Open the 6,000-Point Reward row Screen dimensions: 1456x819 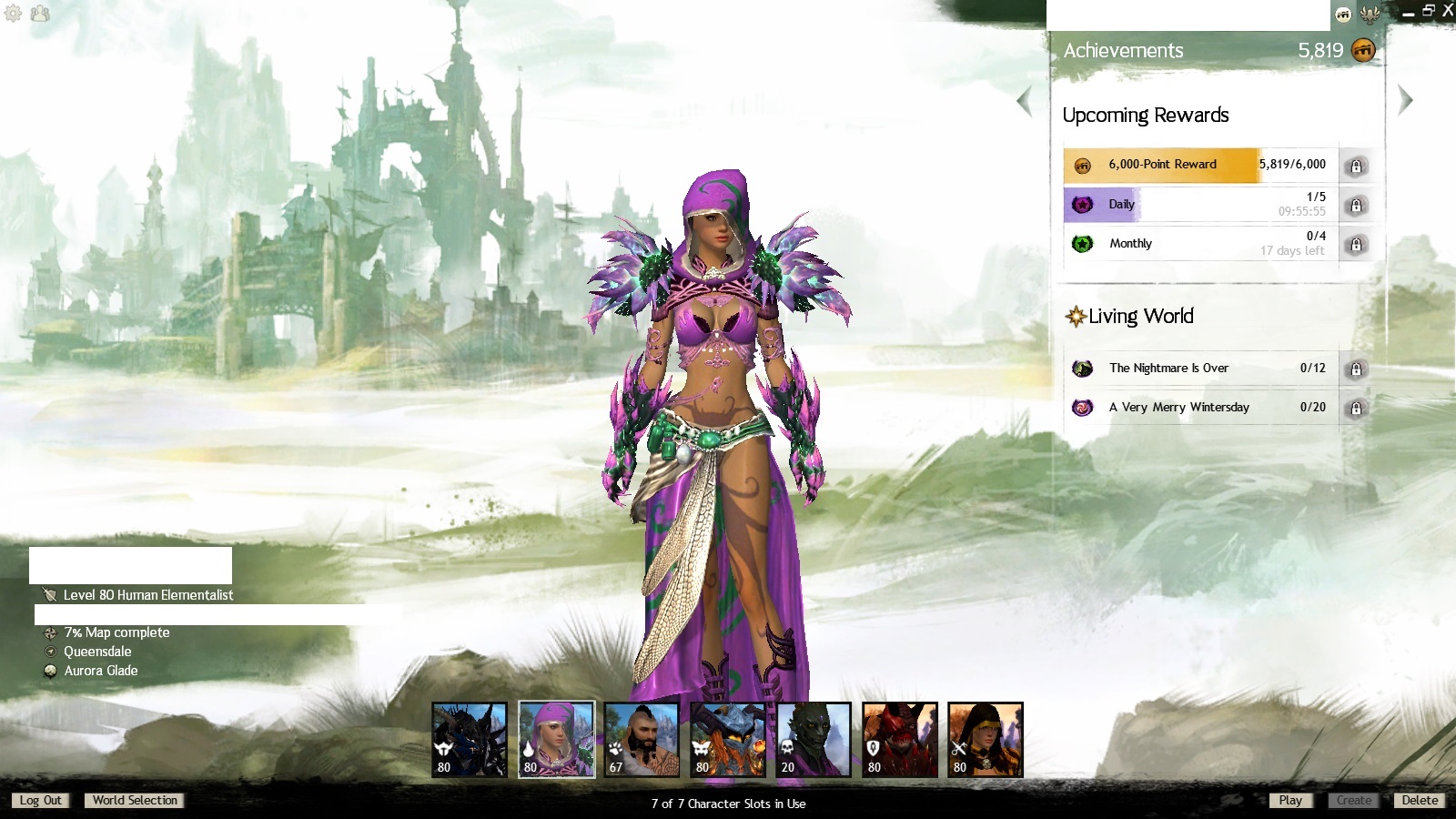pos(1201,166)
